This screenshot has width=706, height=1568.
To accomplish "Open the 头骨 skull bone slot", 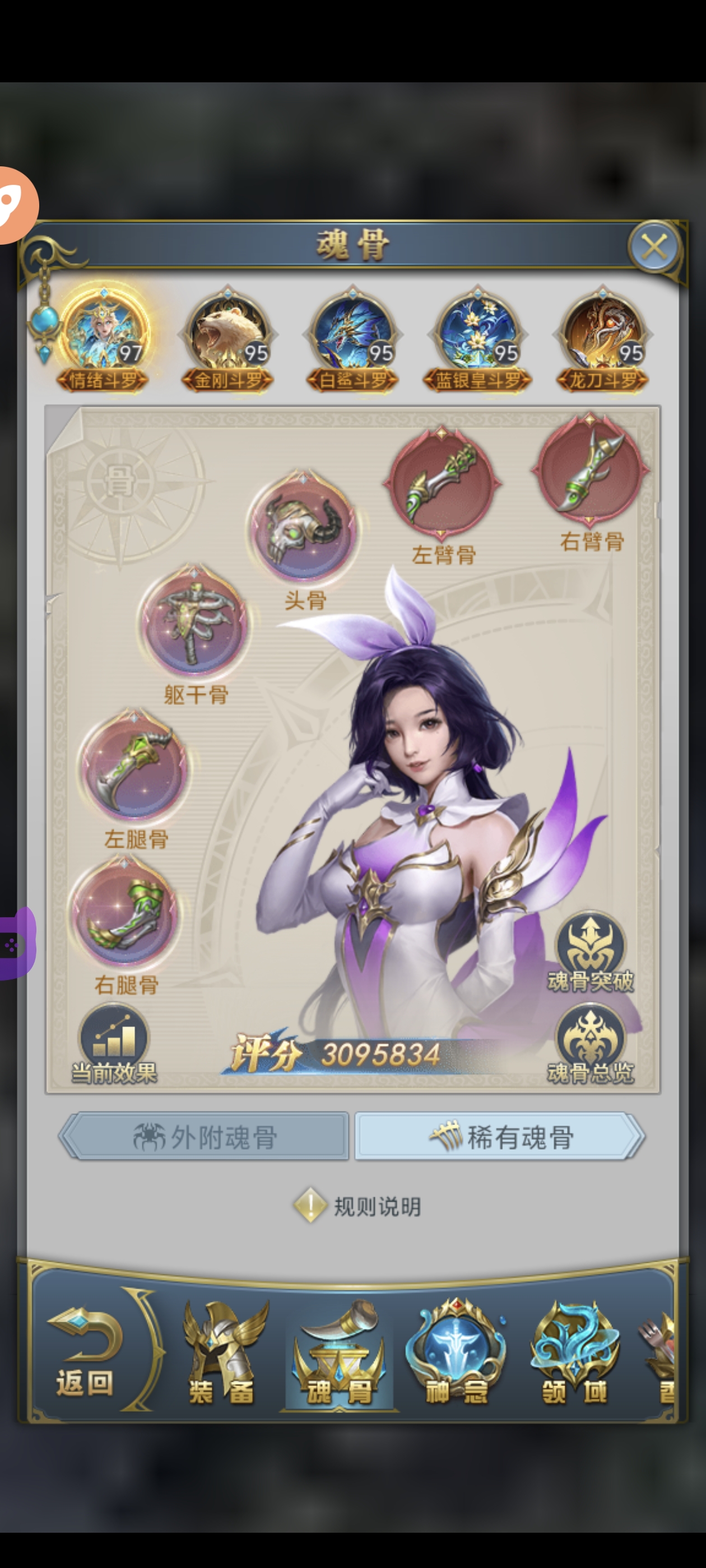I will (303, 528).
